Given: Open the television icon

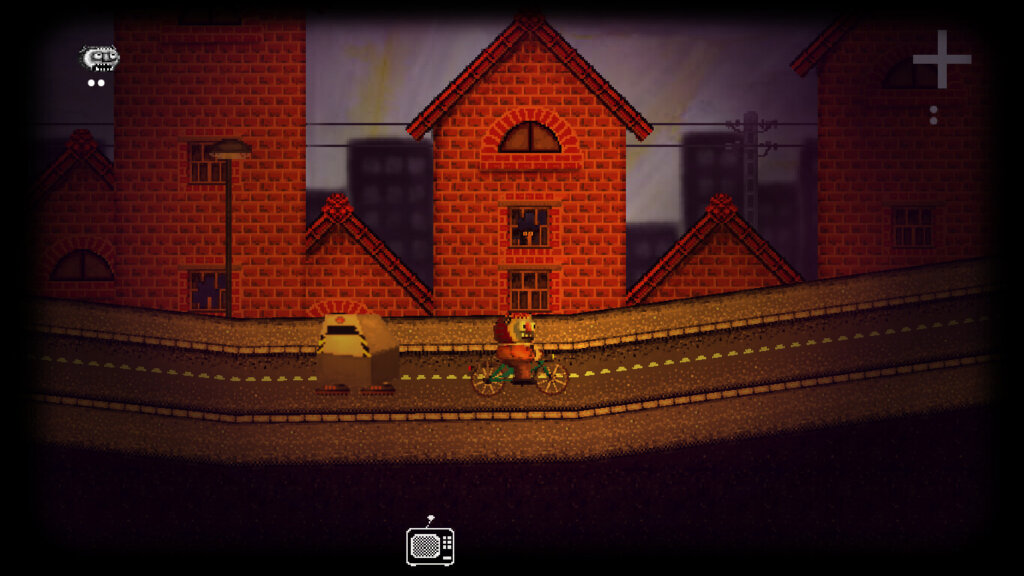Looking at the screenshot, I should point(430,545).
